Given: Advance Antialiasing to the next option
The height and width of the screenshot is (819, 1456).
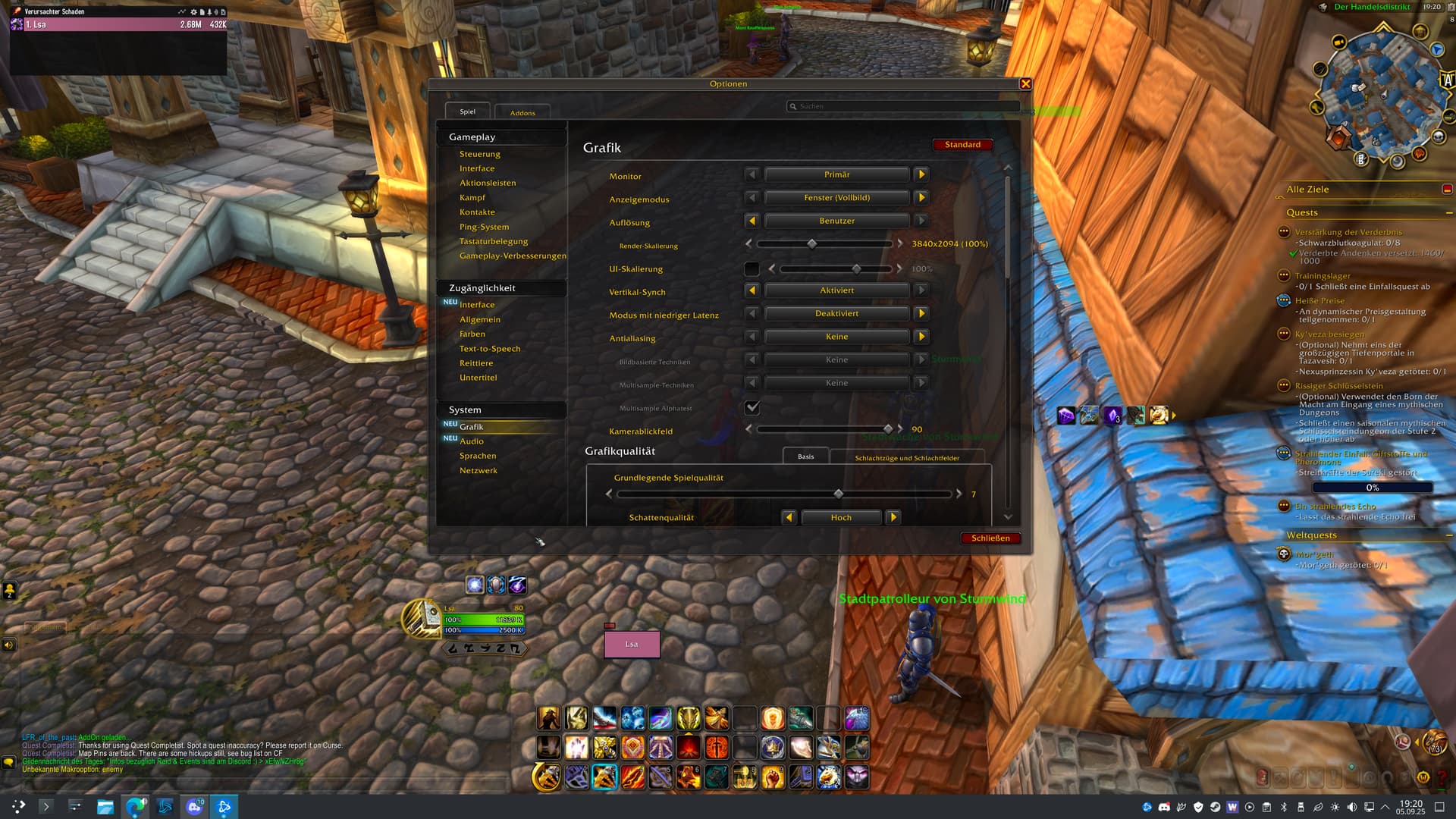Looking at the screenshot, I should point(921,337).
